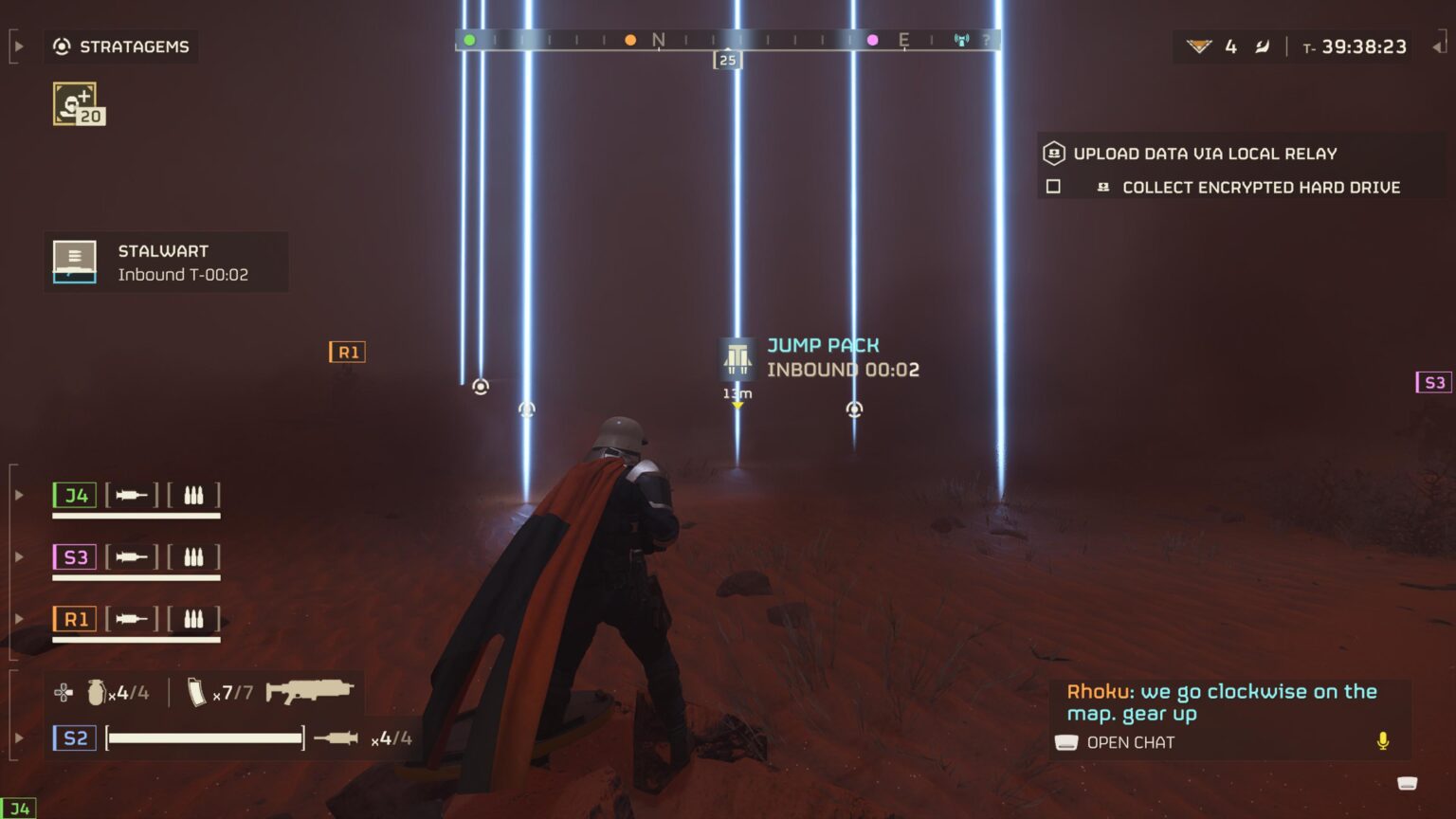Click the compass bar
Image resolution: width=1456 pixels, height=819 pixels.
727,40
